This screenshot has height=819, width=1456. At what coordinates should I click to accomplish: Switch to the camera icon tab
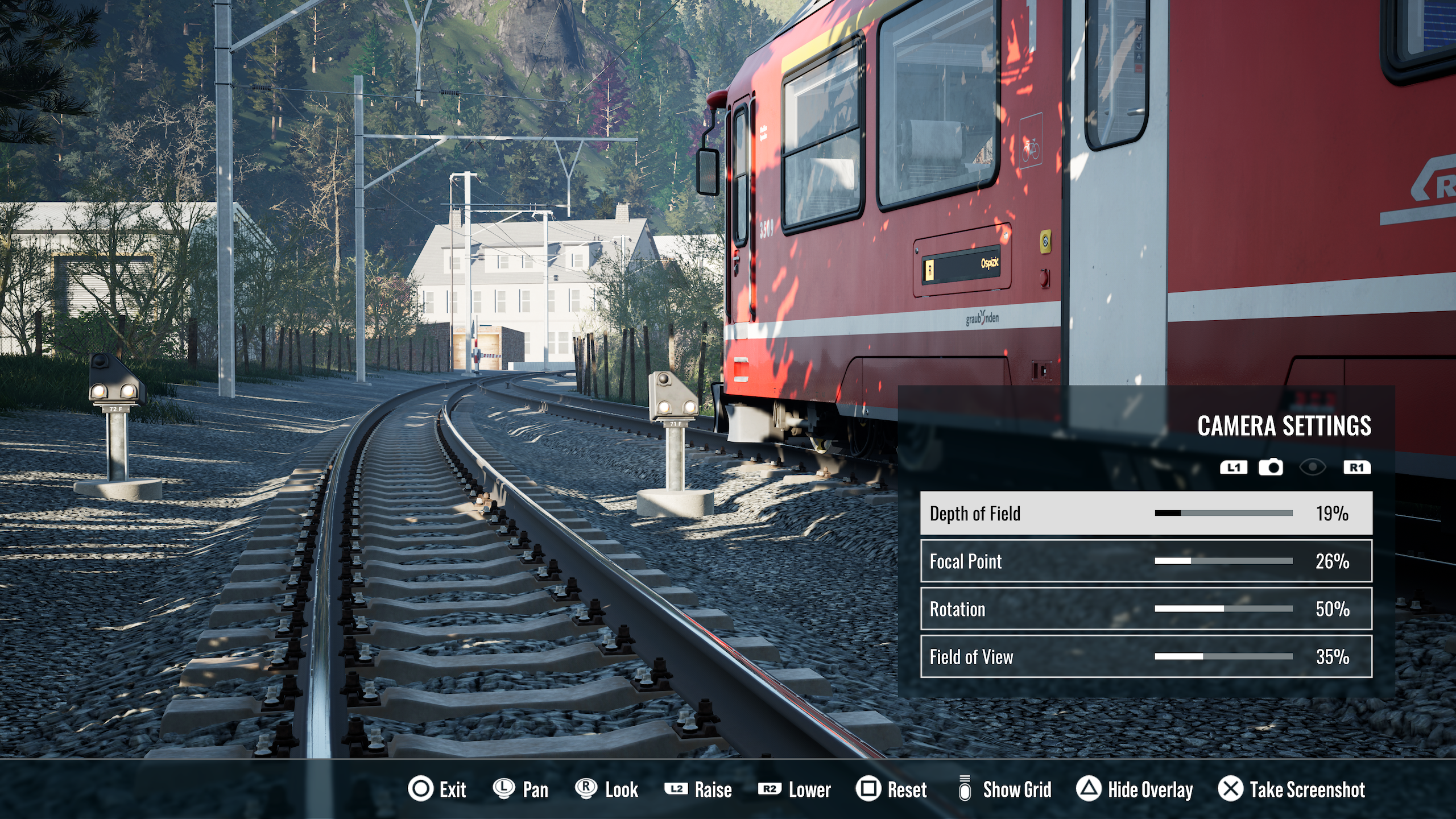(1270, 468)
